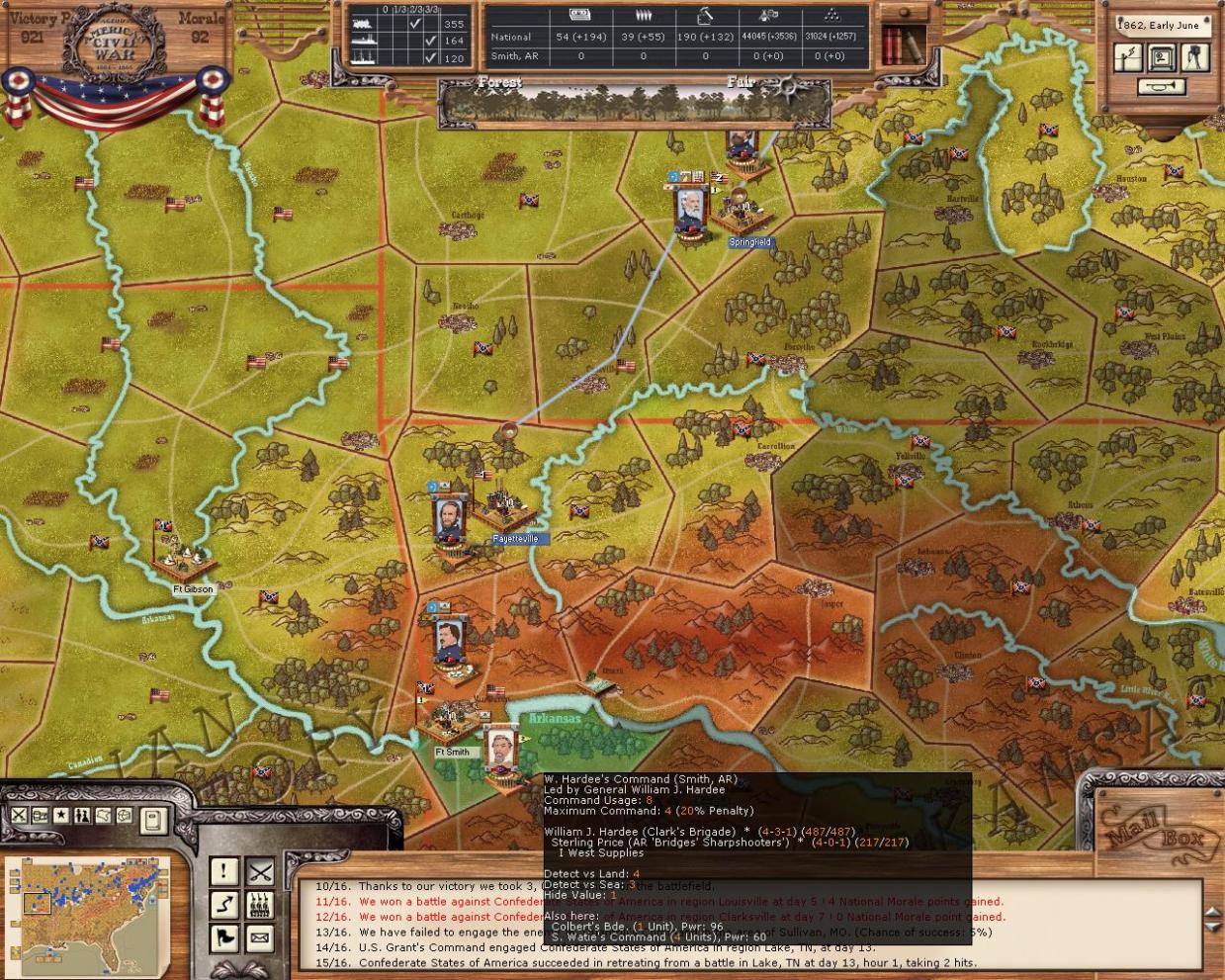Open the envelope mail filter
The width and height of the screenshot is (1225, 980).
(x=260, y=936)
